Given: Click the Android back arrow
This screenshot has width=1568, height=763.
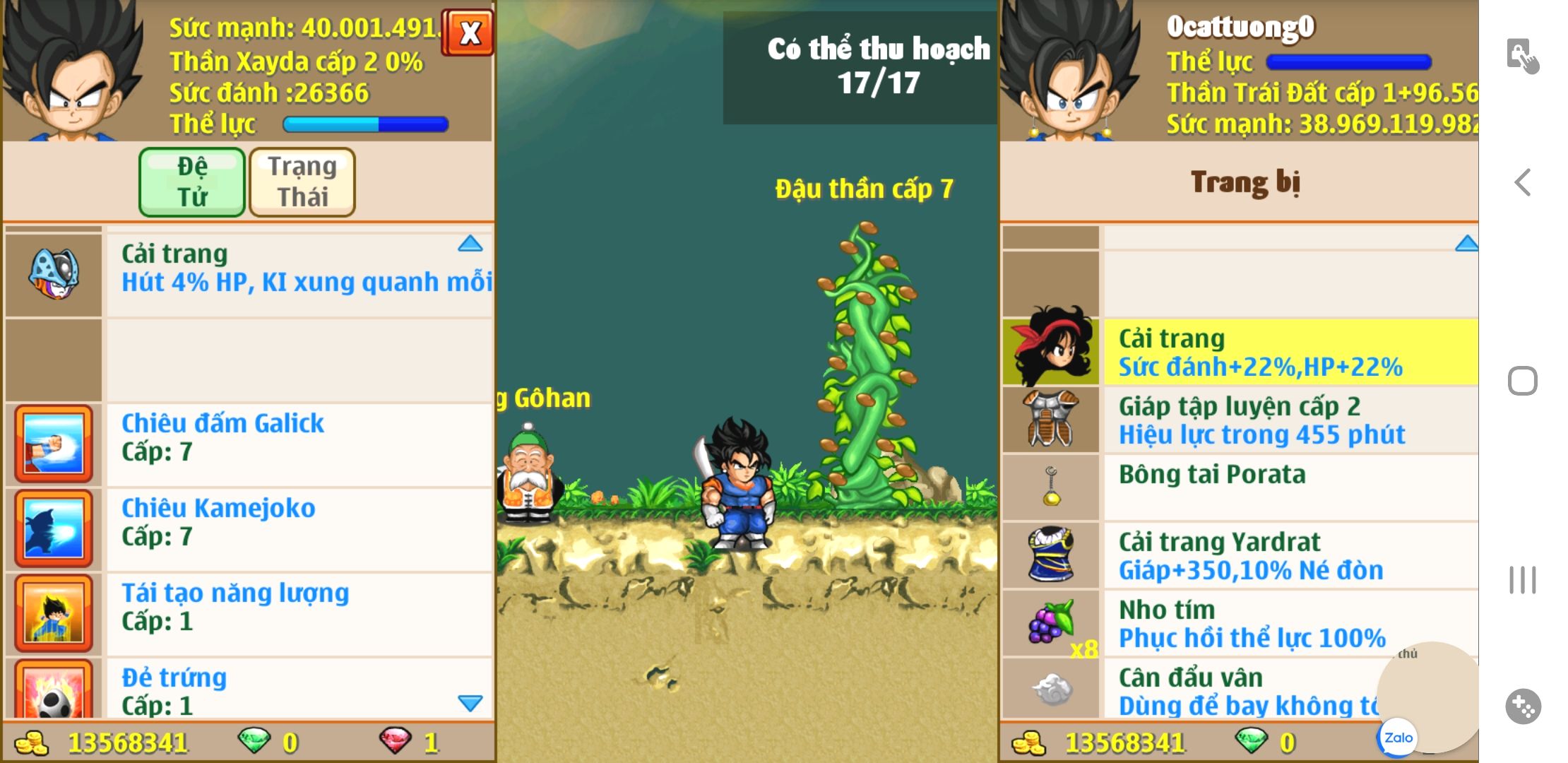Looking at the screenshot, I should tap(1523, 182).
